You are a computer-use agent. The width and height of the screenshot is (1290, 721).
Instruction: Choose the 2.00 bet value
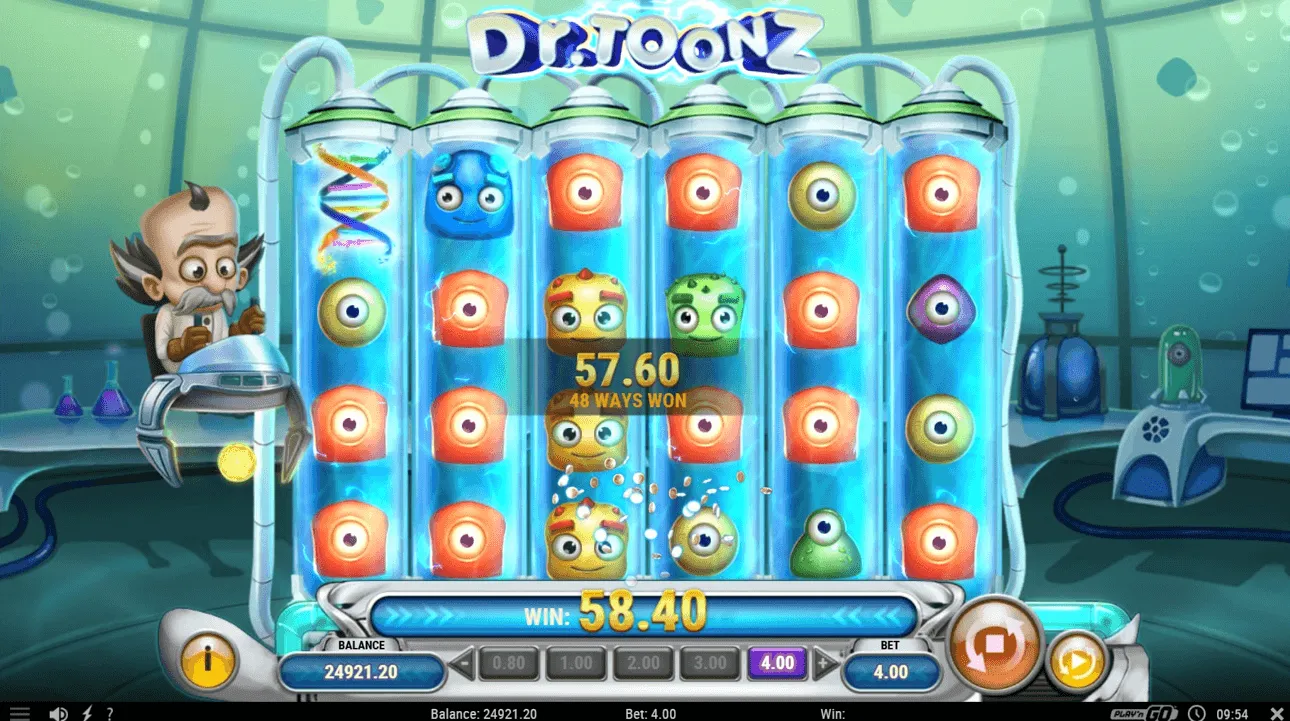click(643, 662)
